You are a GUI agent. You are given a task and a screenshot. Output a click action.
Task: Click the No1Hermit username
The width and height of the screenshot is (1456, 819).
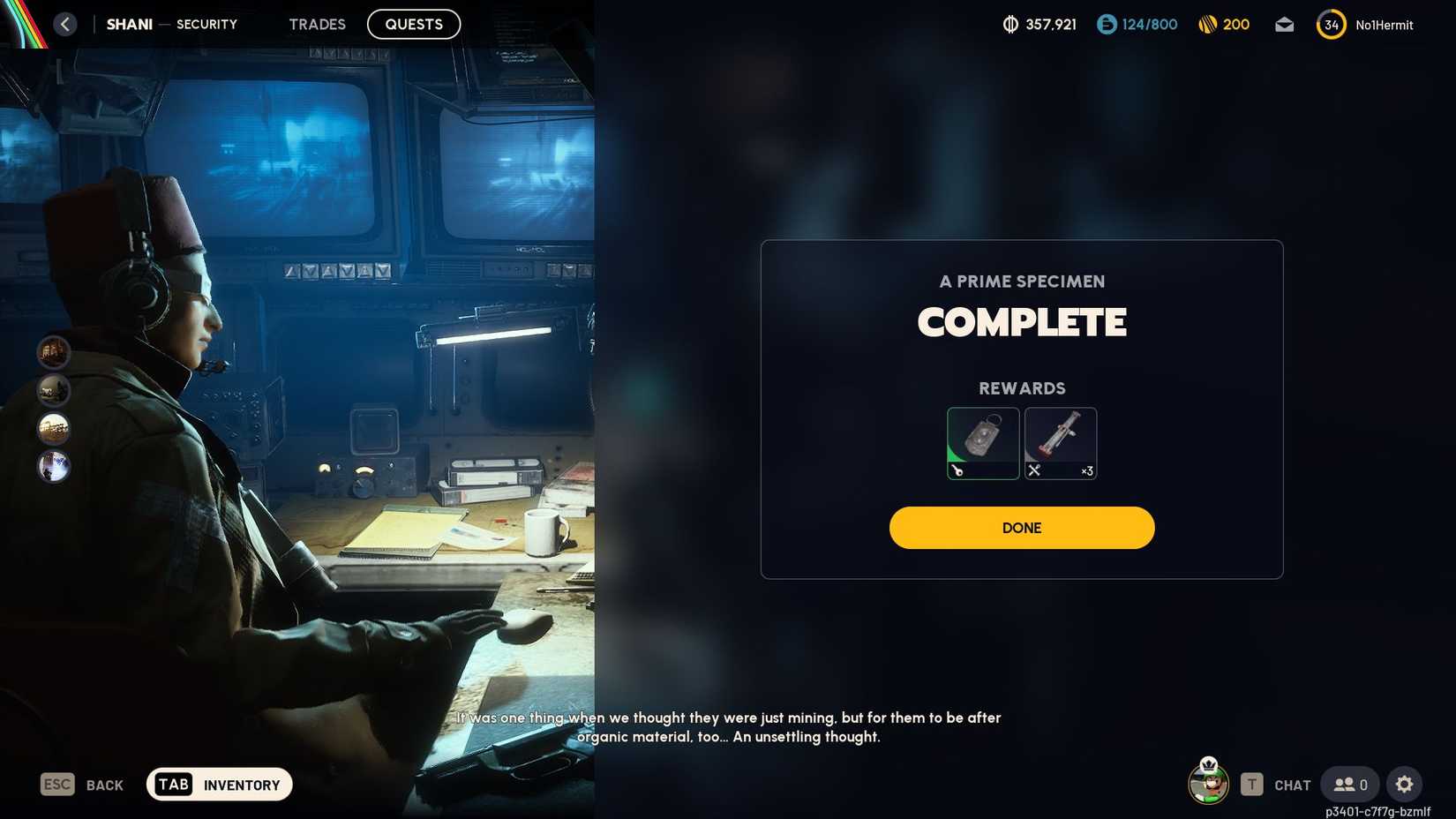pyautogui.click(x=1384, y=25)
